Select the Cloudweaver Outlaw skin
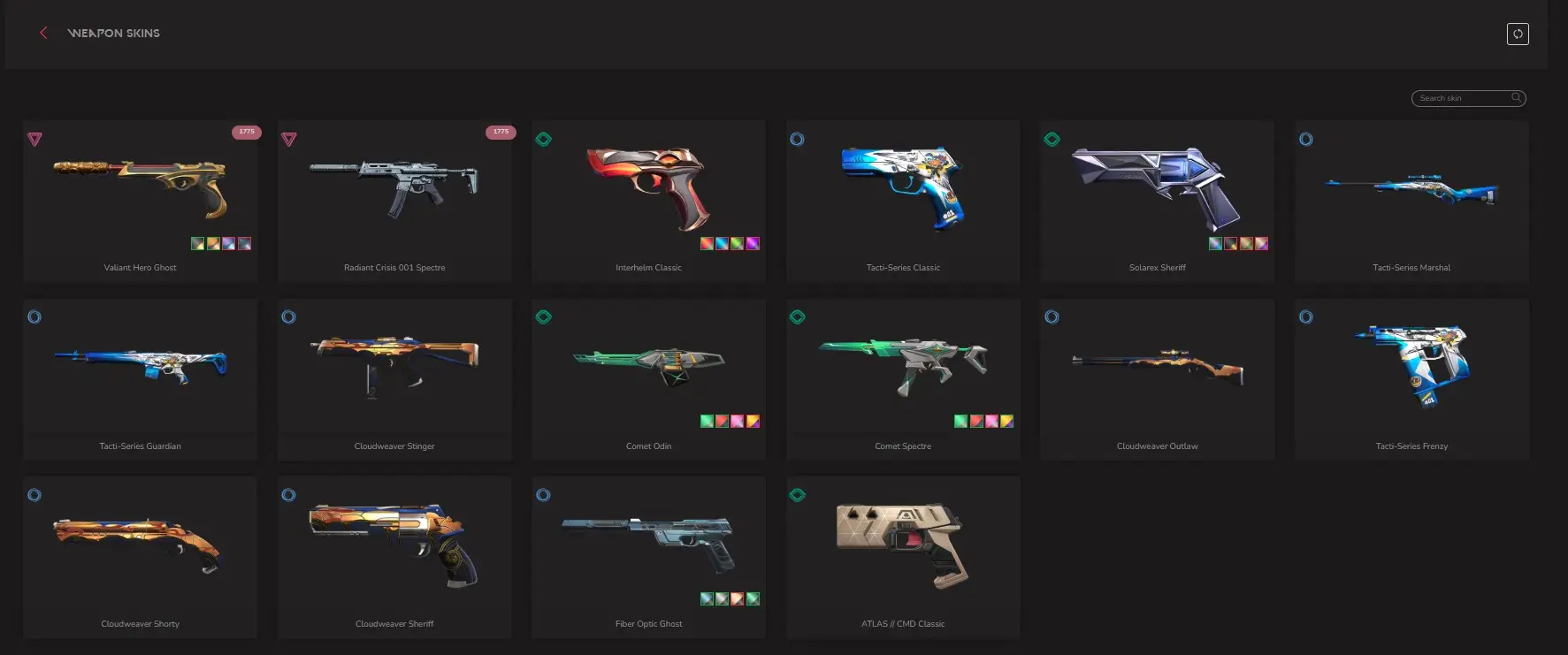The width and height of the screenshot is (1568, 655). point(1157,379)
